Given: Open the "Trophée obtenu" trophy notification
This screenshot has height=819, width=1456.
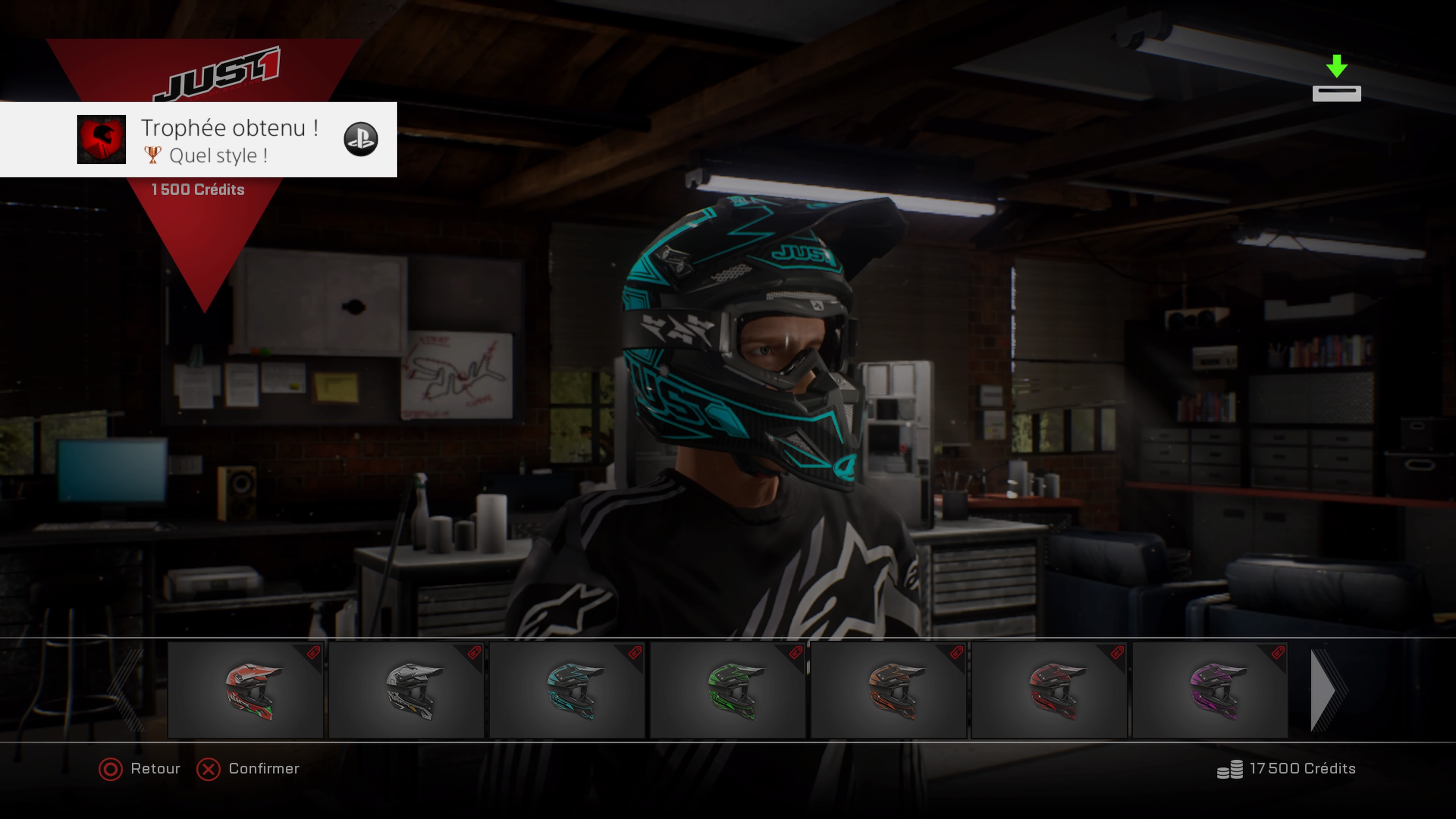Looking at the screenshot, I should [x=229, y=140].
